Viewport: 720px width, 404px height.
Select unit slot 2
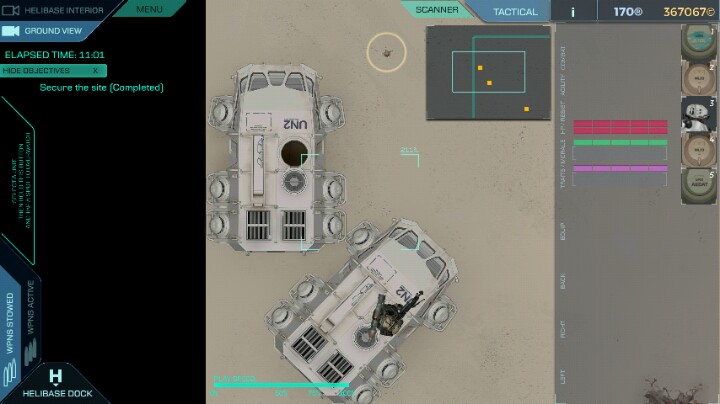[699, 78]
